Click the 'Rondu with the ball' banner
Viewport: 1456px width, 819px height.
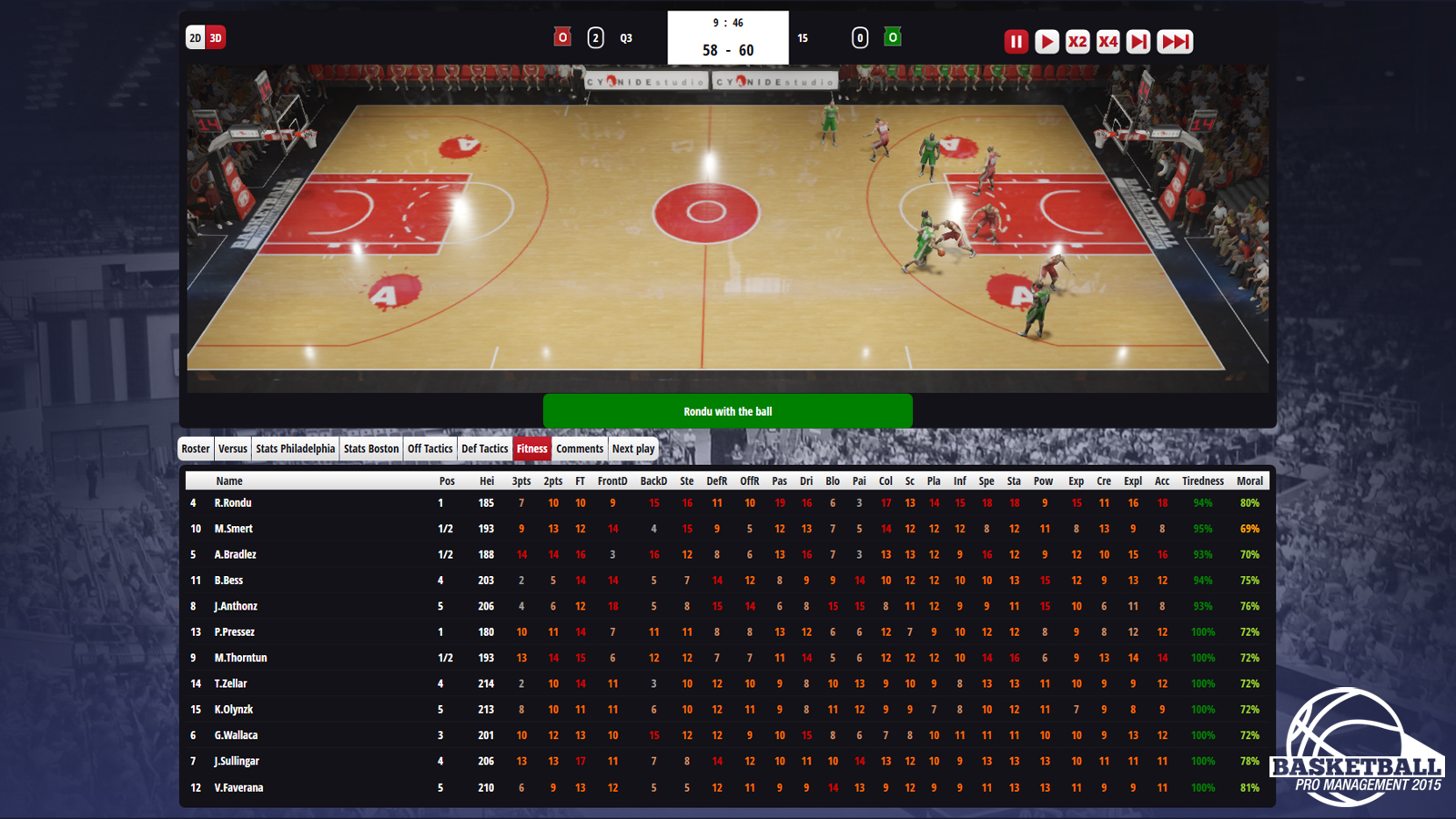click(728, 410)
